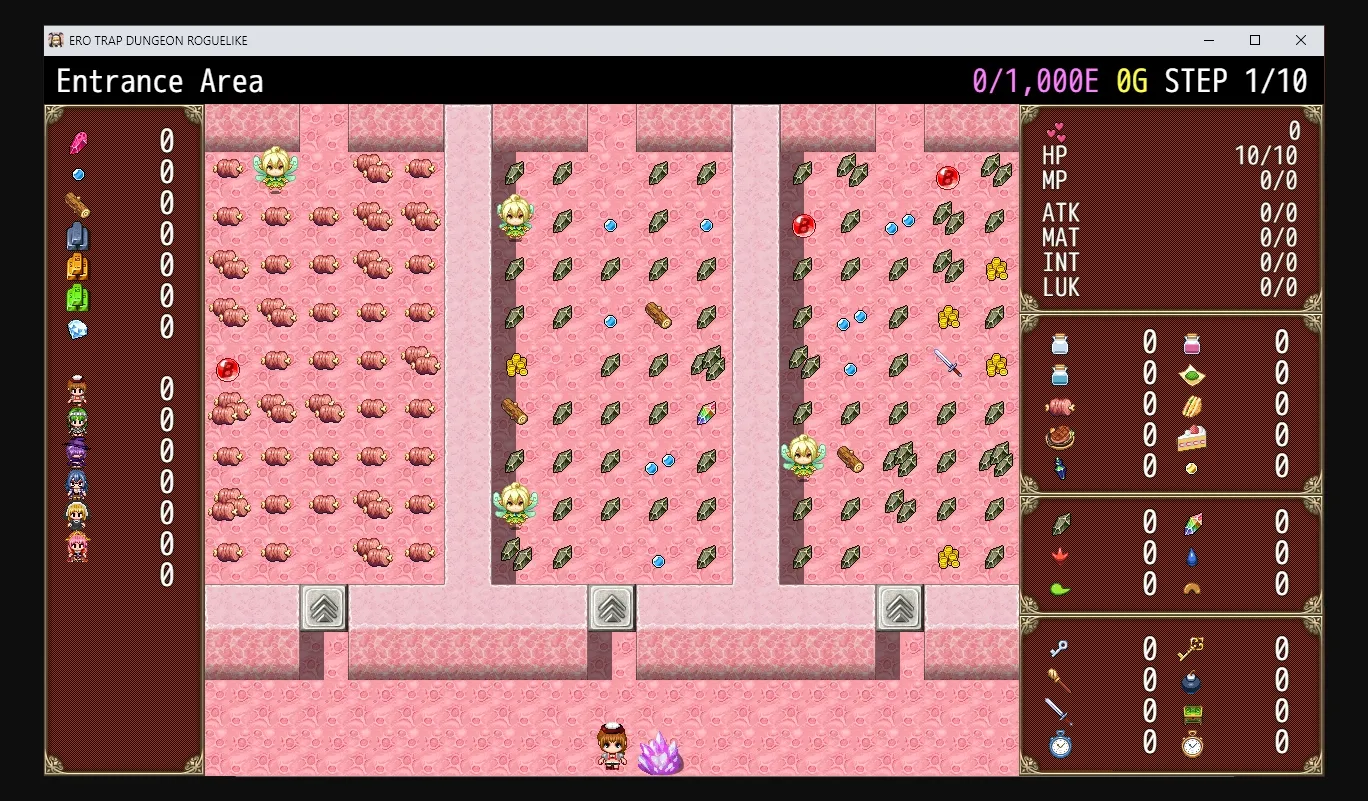This screenshot has height=801, width=1368.
Task: Select the steak meal icon
Action: pos(1059,437)
